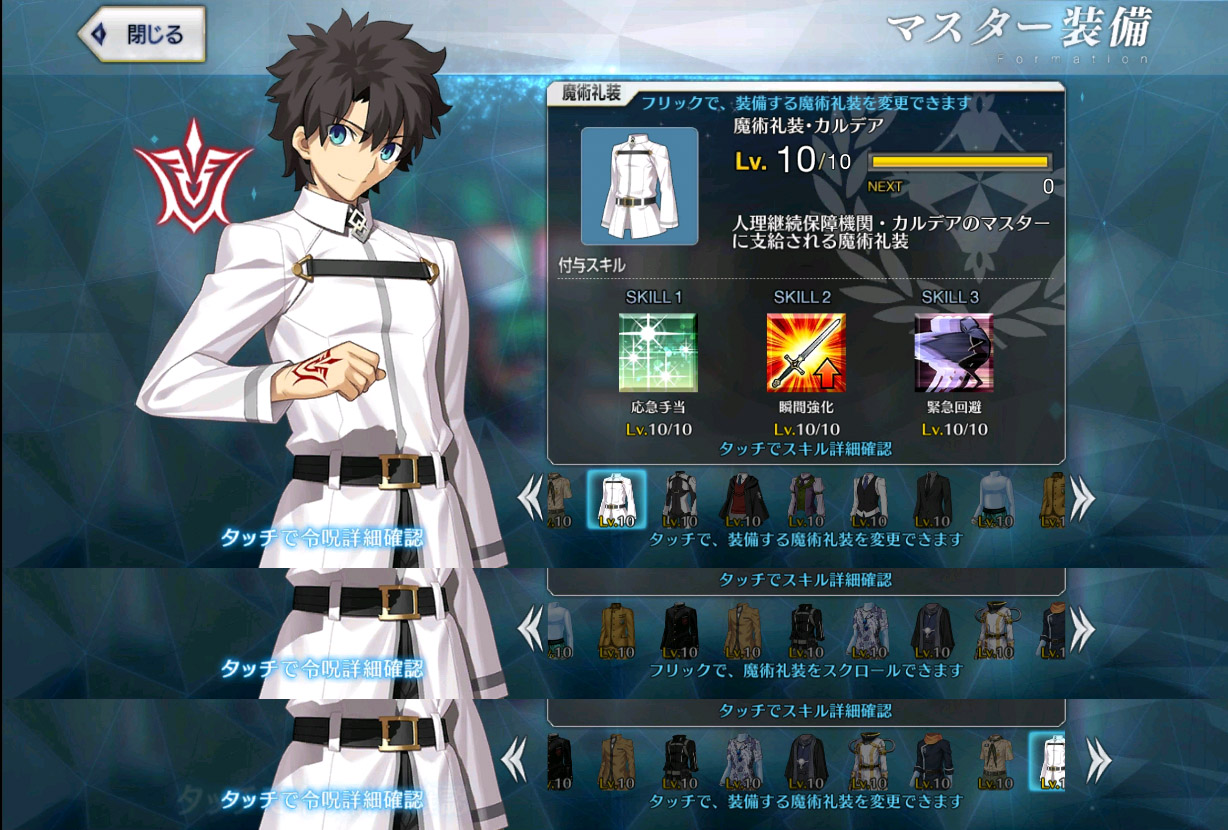The image size is (1228, 830).
Task: Close the Master Equipment screen with 閉じる
Action: click(142, 35)
